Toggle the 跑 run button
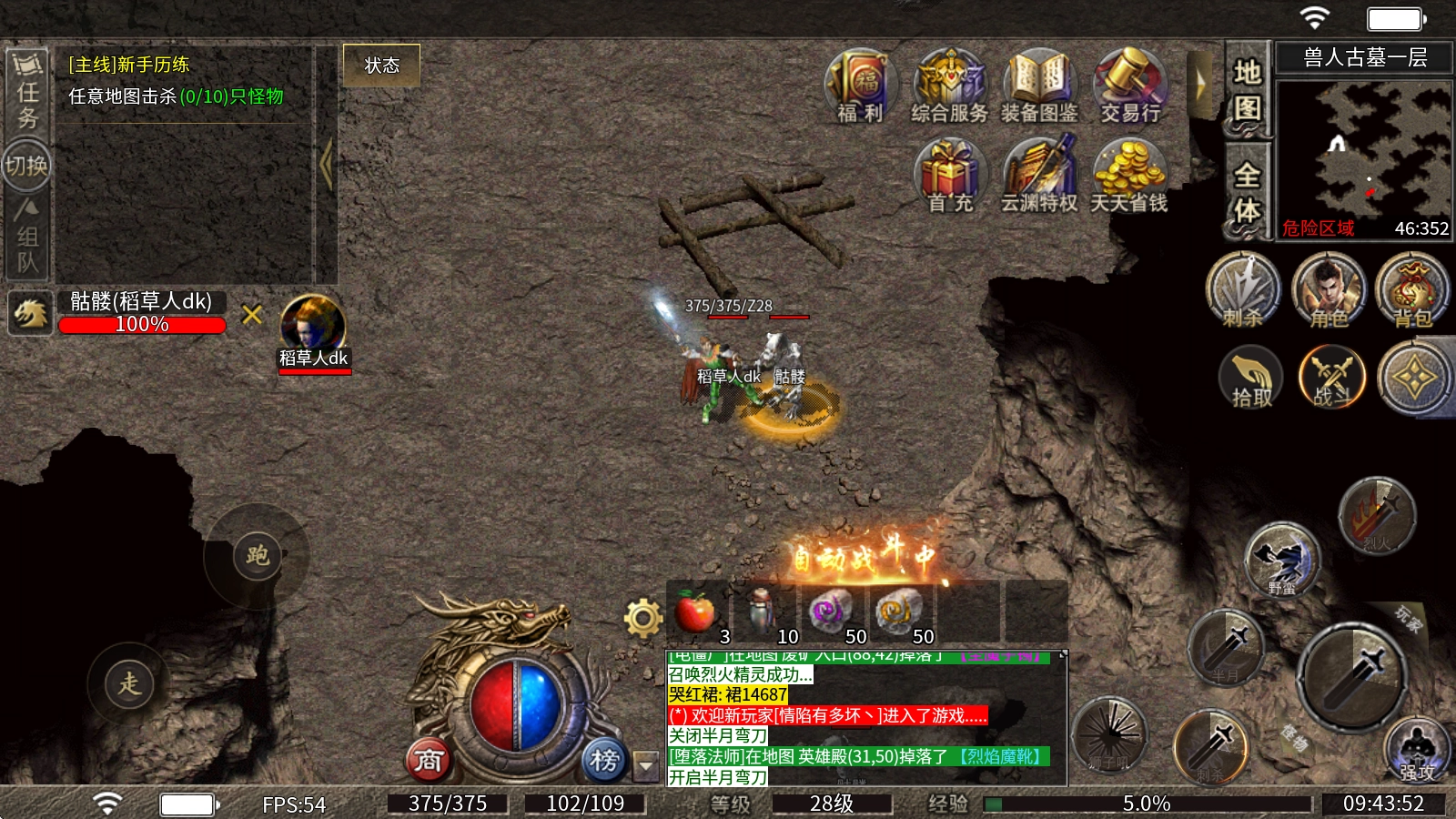The width and height of the screenshot is (1456, 819). tap(257, 555)
